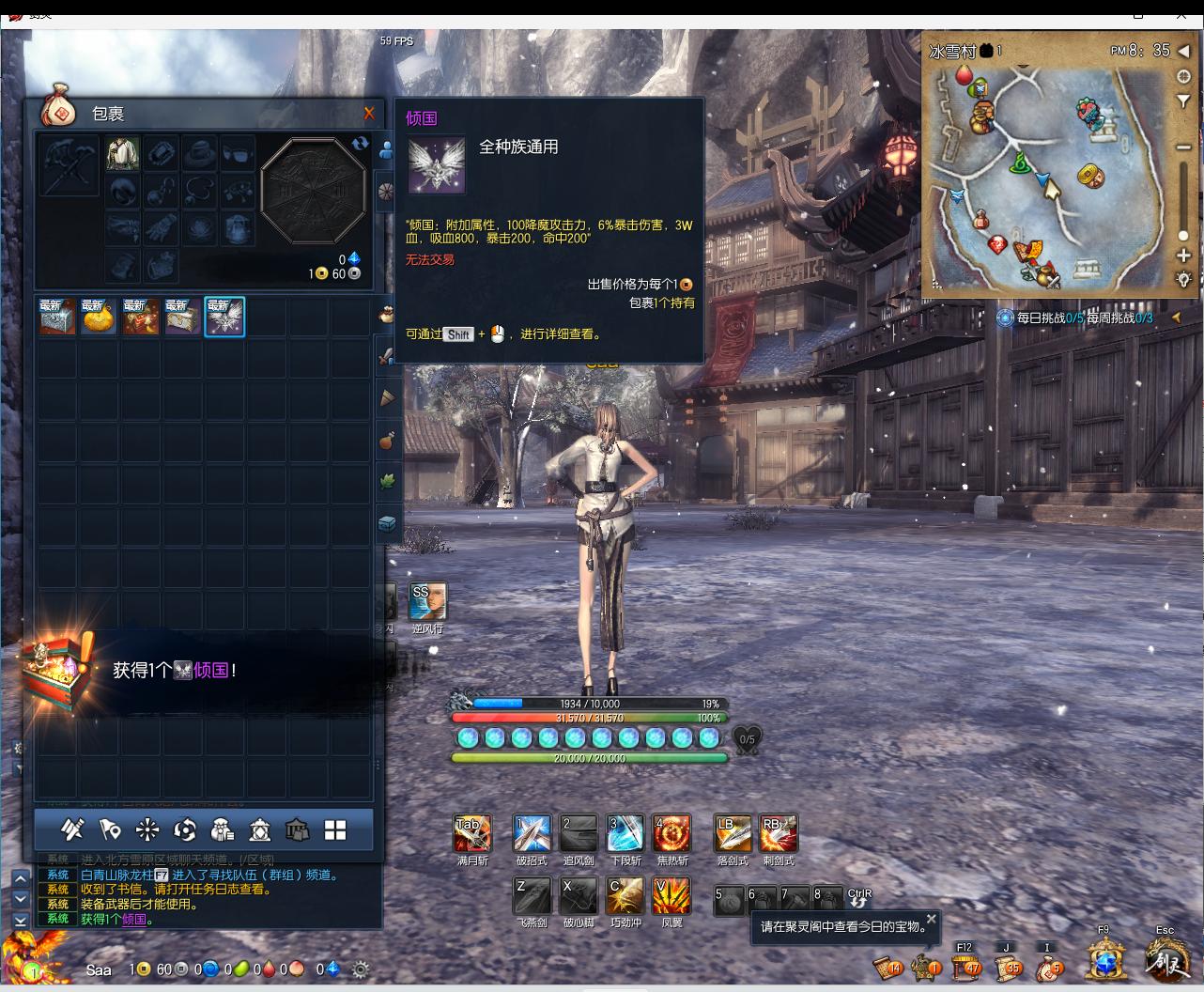
Task: Click the equipped white outfit slot
Action: point(122,154)
